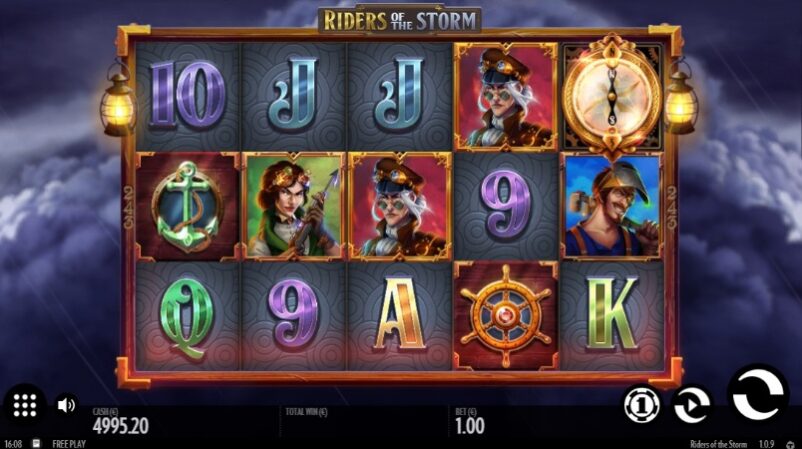Click the bet amount 1.00 field
Image resolution: width=802 pixels, height=449 pixels.
(x=470, y=426)
